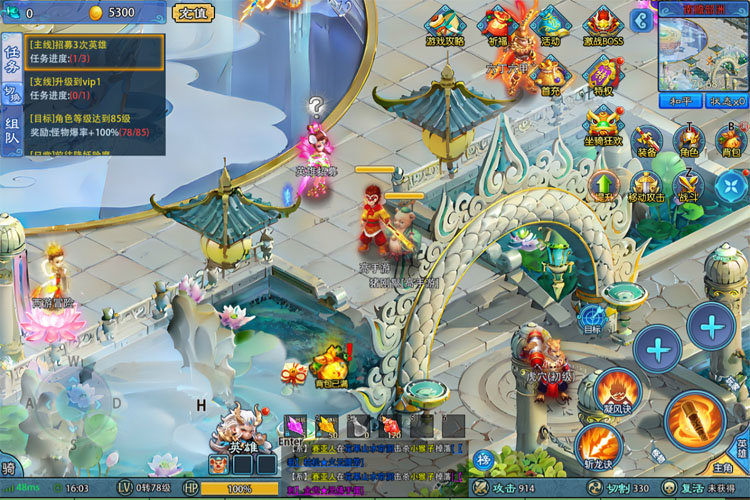
Task: Open the 背包 backpack
Action: [730, 142]
